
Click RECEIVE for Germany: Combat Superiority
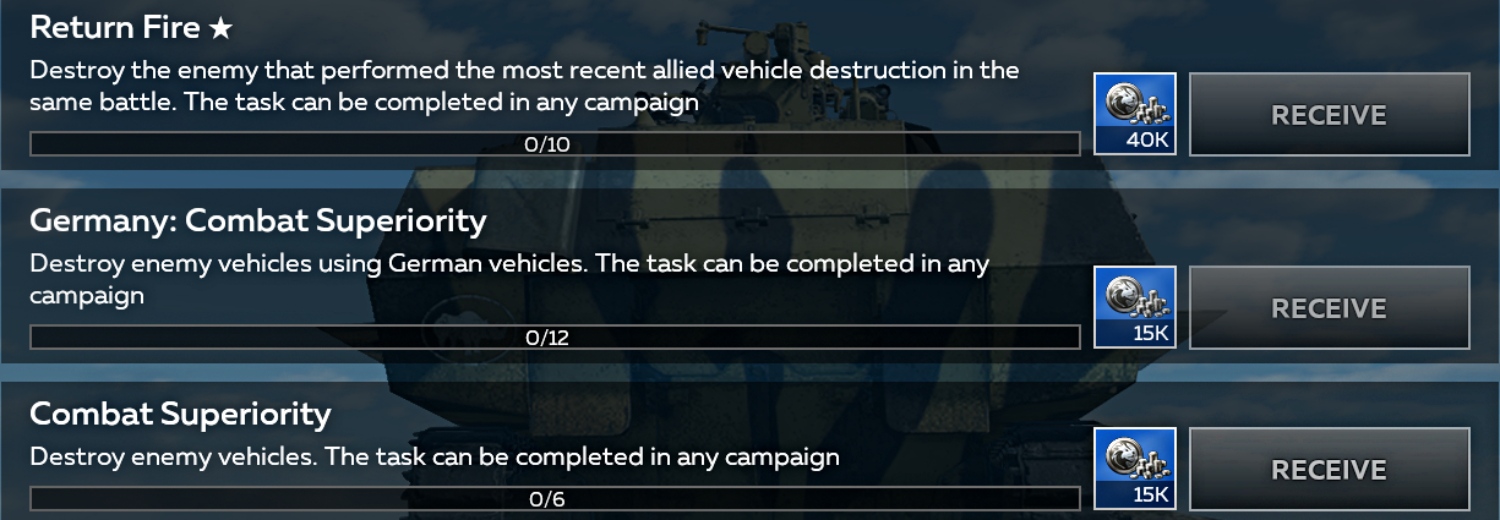pos(1329,308)
